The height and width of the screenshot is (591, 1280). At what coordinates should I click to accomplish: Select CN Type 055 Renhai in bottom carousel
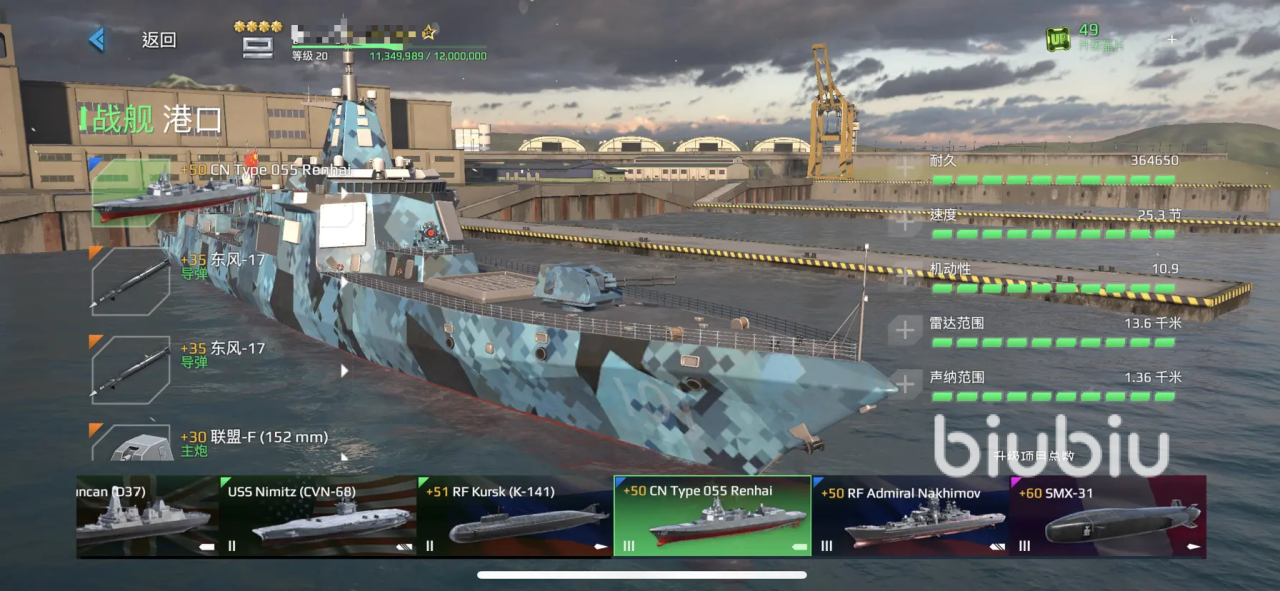pyautogui.click(x=712, y=516)
